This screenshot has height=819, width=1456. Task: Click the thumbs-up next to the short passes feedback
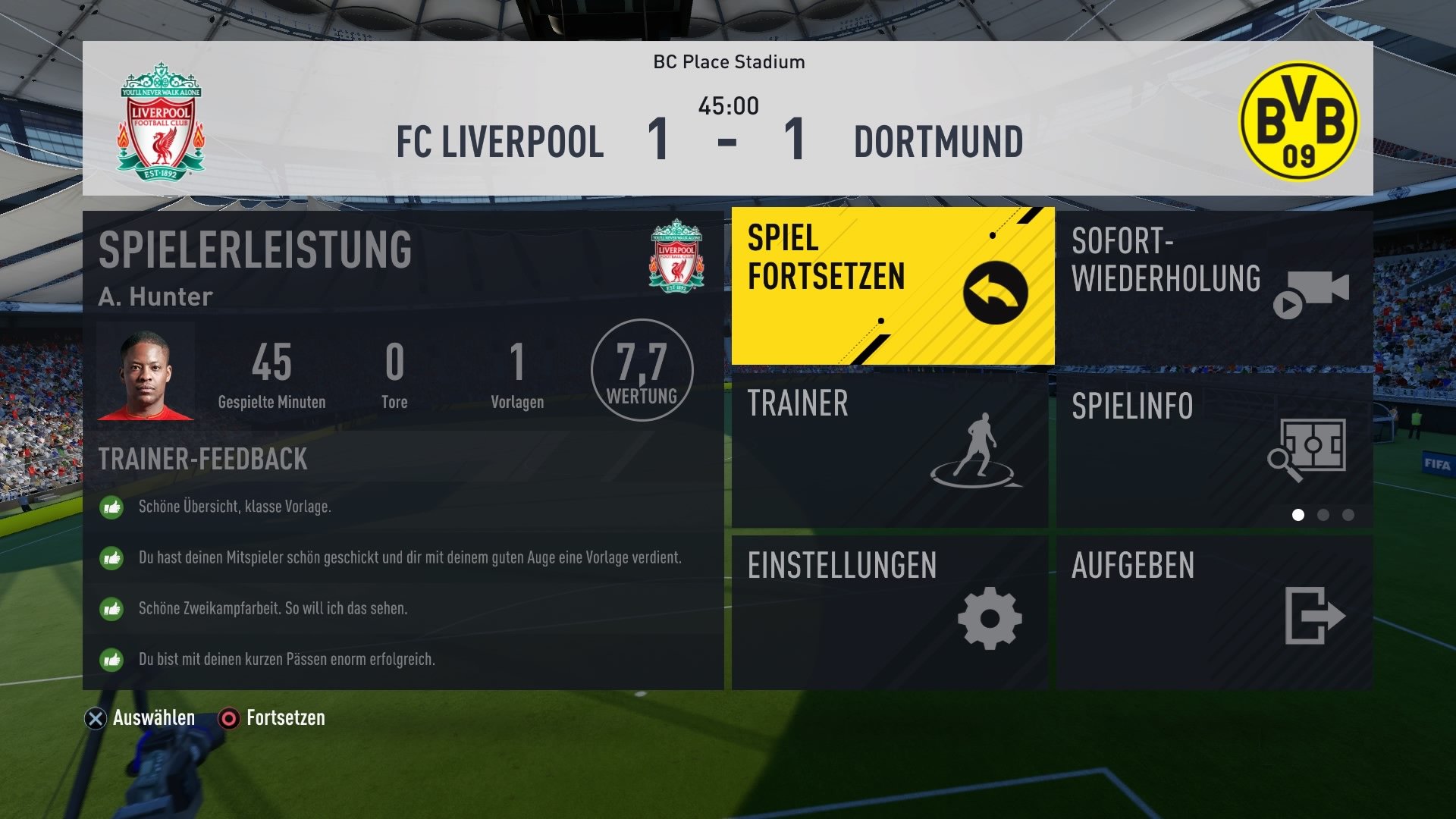[111, 660]
